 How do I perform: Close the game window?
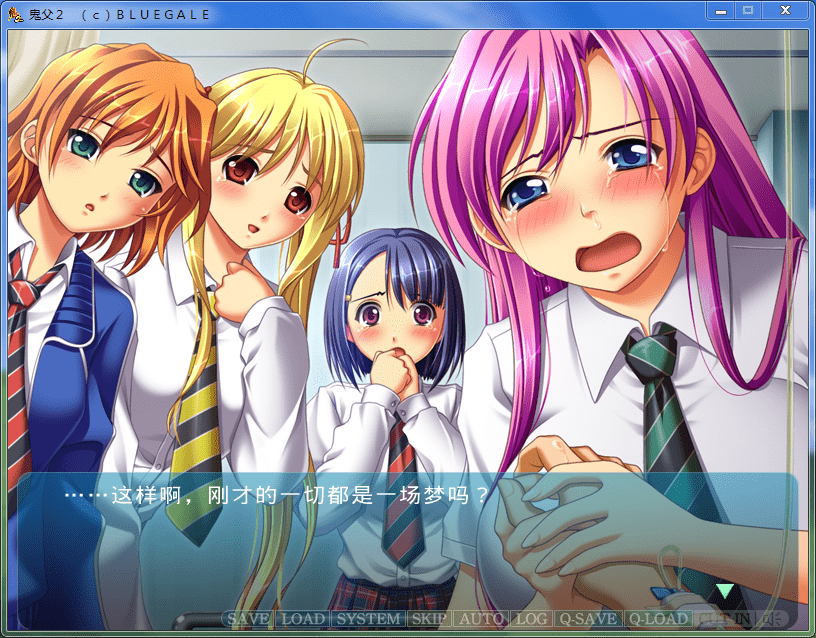[786, 10]
